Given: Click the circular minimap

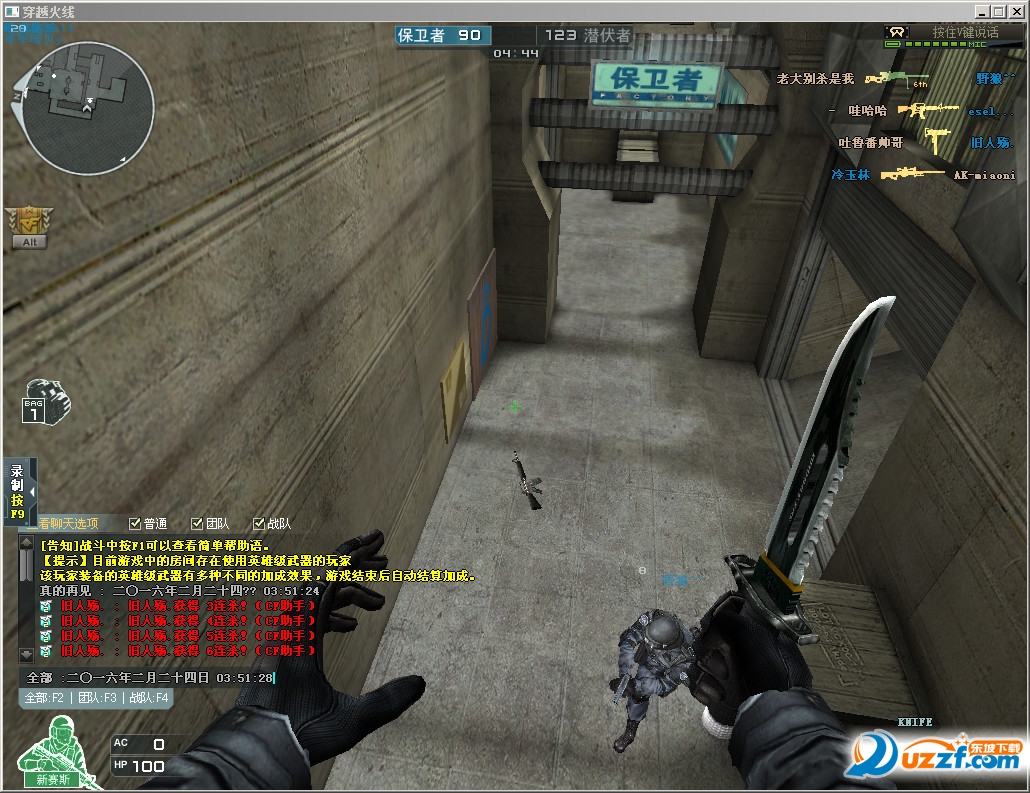Looking at the screenshot, I should [86, 108].
